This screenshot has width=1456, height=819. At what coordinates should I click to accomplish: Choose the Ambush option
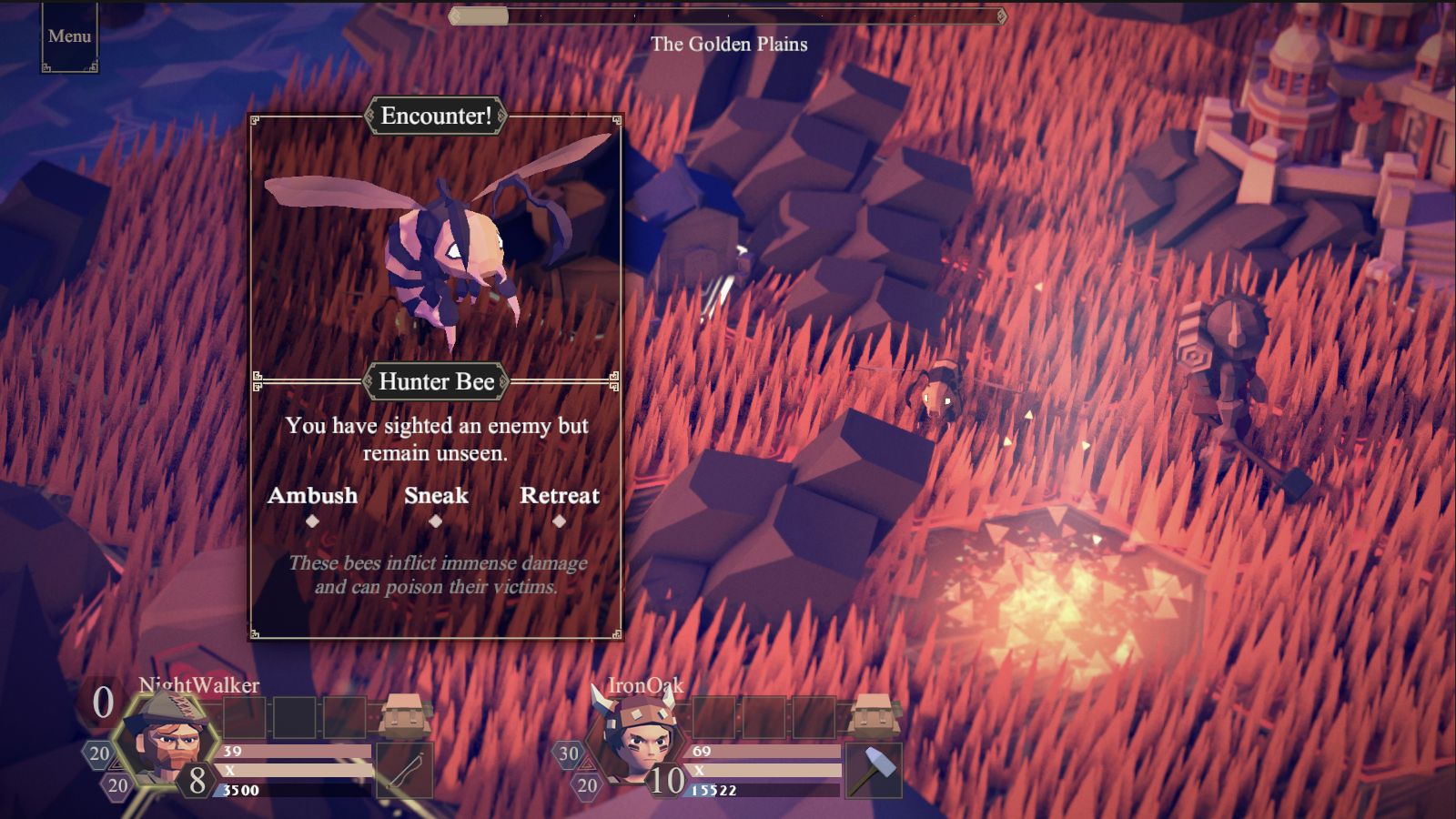[312, 496]
